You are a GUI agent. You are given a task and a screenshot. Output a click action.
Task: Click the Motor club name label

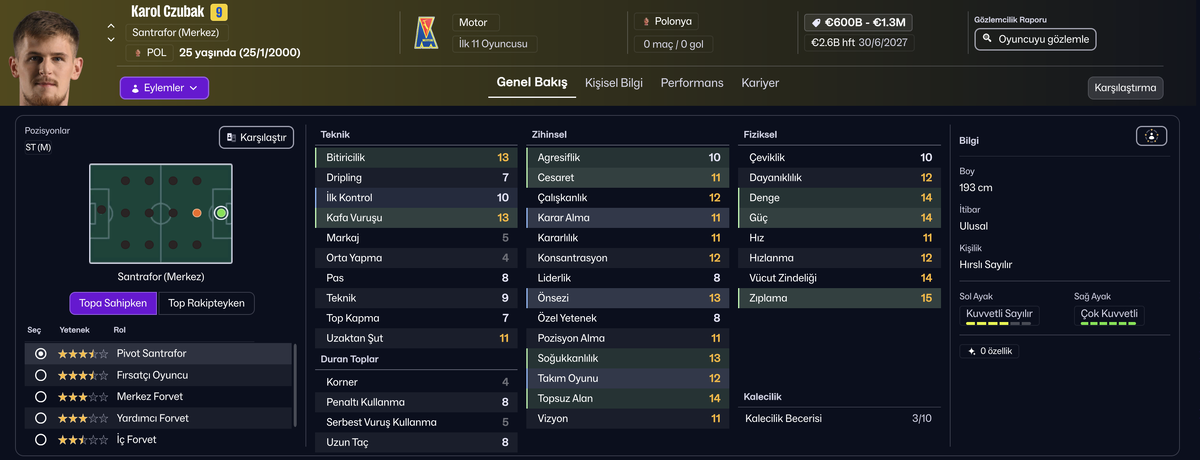[x=473, y=22]
